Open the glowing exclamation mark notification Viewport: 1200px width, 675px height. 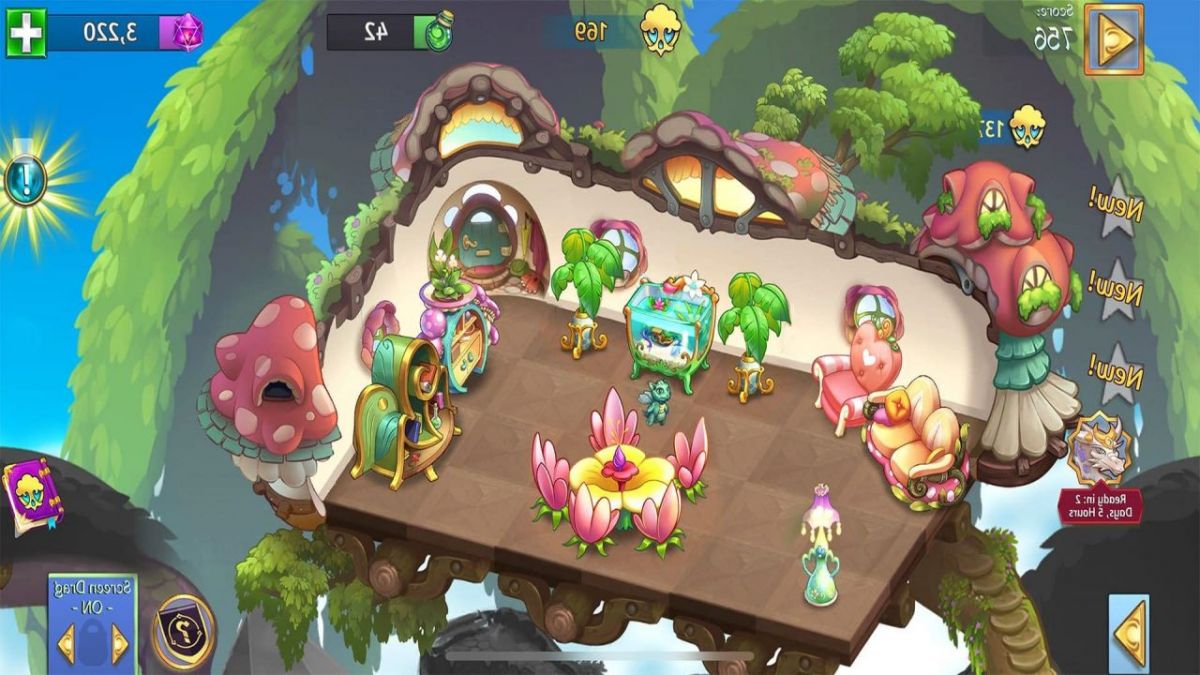[25, 180]
